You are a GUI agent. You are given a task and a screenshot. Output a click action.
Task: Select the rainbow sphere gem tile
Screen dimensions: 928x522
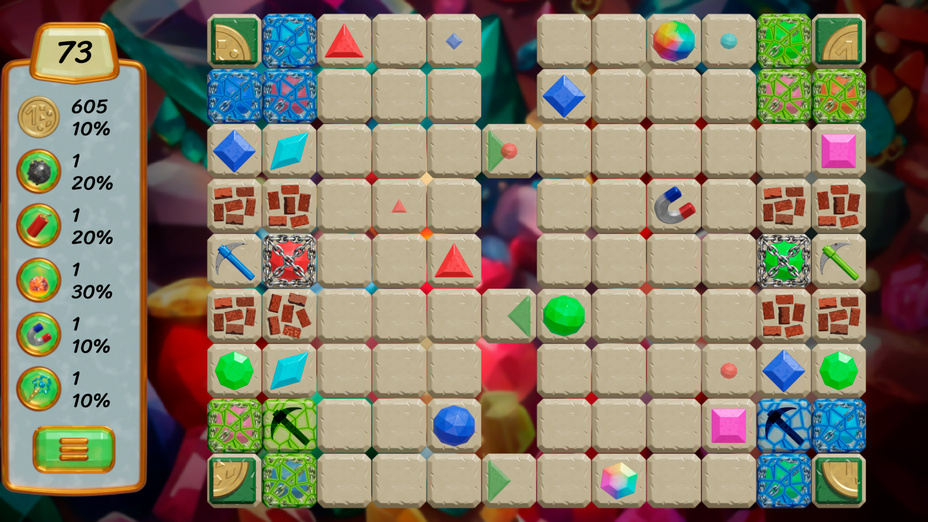pyautogui.click(x=674, y=42)
